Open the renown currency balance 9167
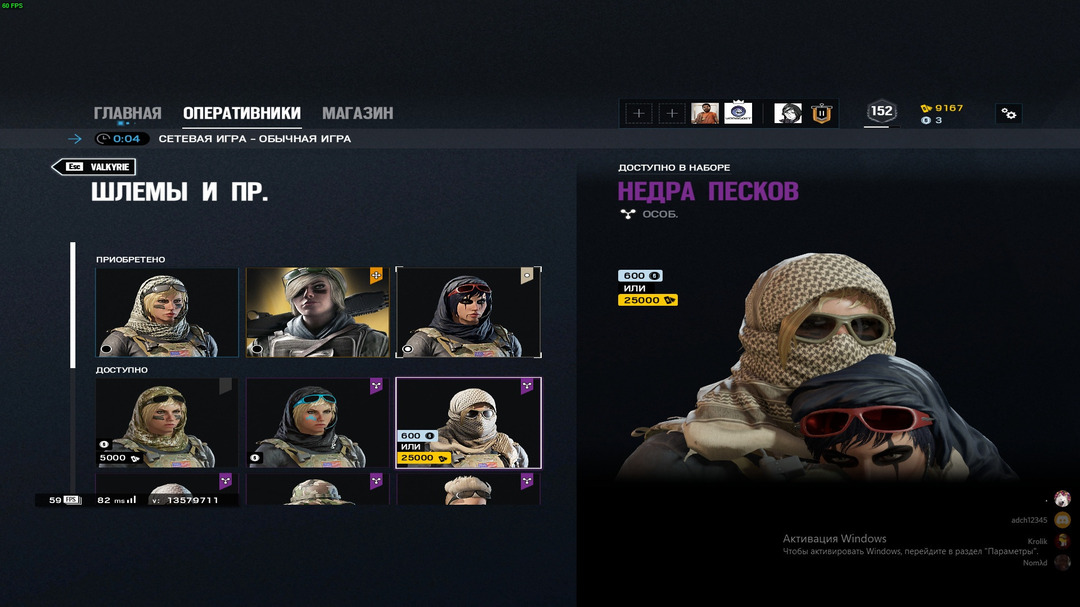 (942, 108)
